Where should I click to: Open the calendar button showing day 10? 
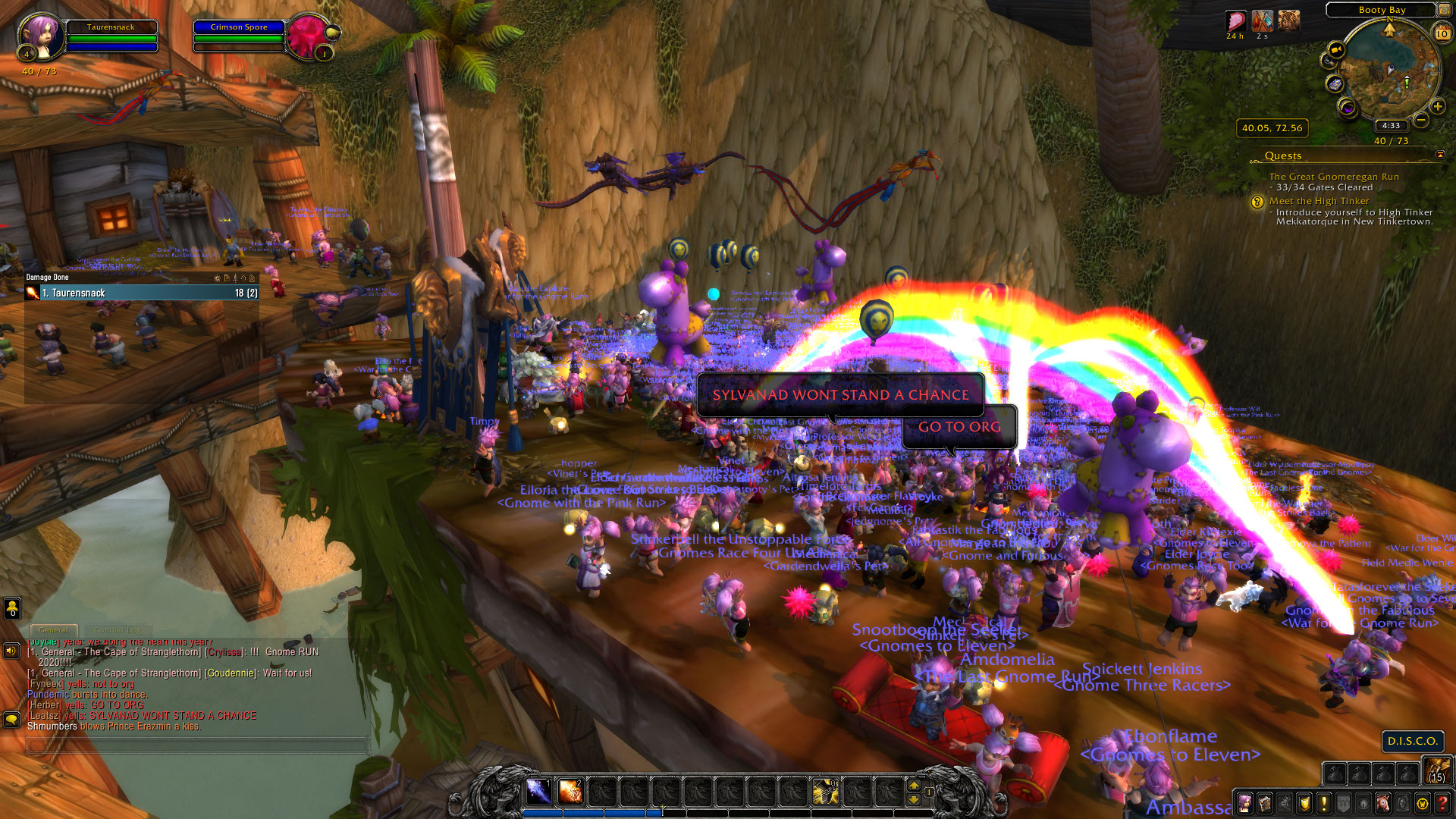click(1442, 33)
